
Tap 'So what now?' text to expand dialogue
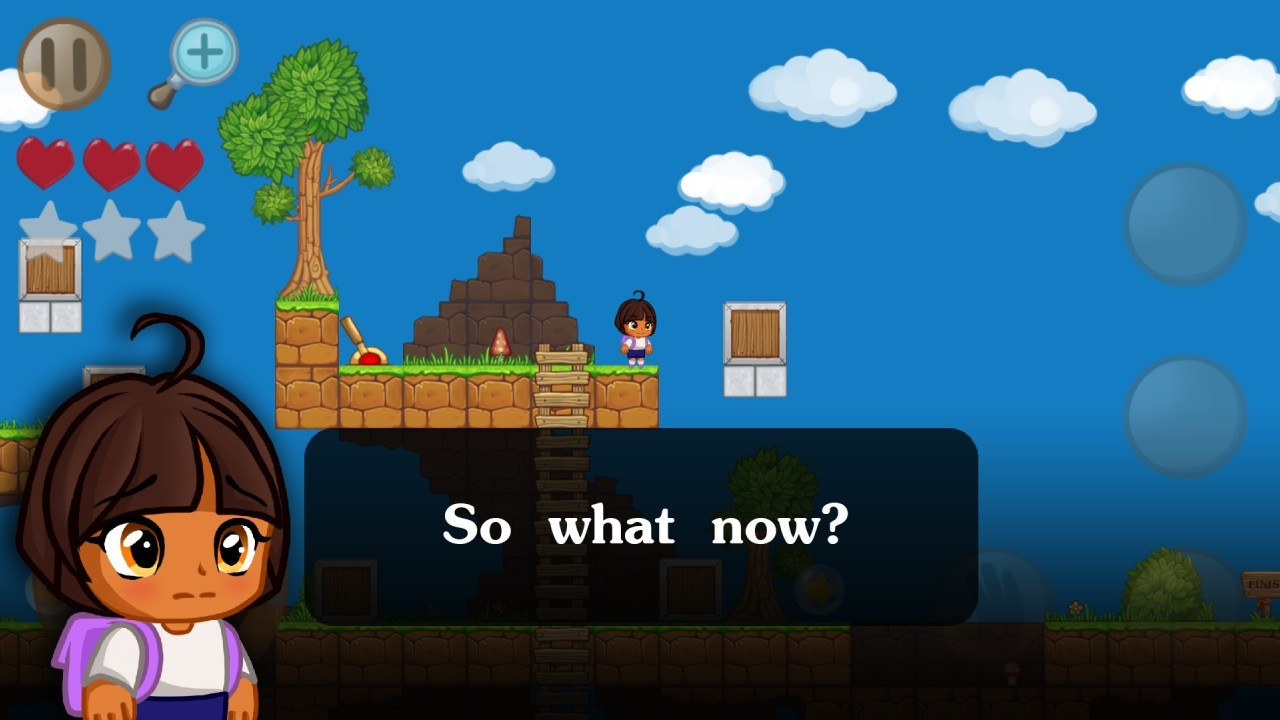click(645, 525)
